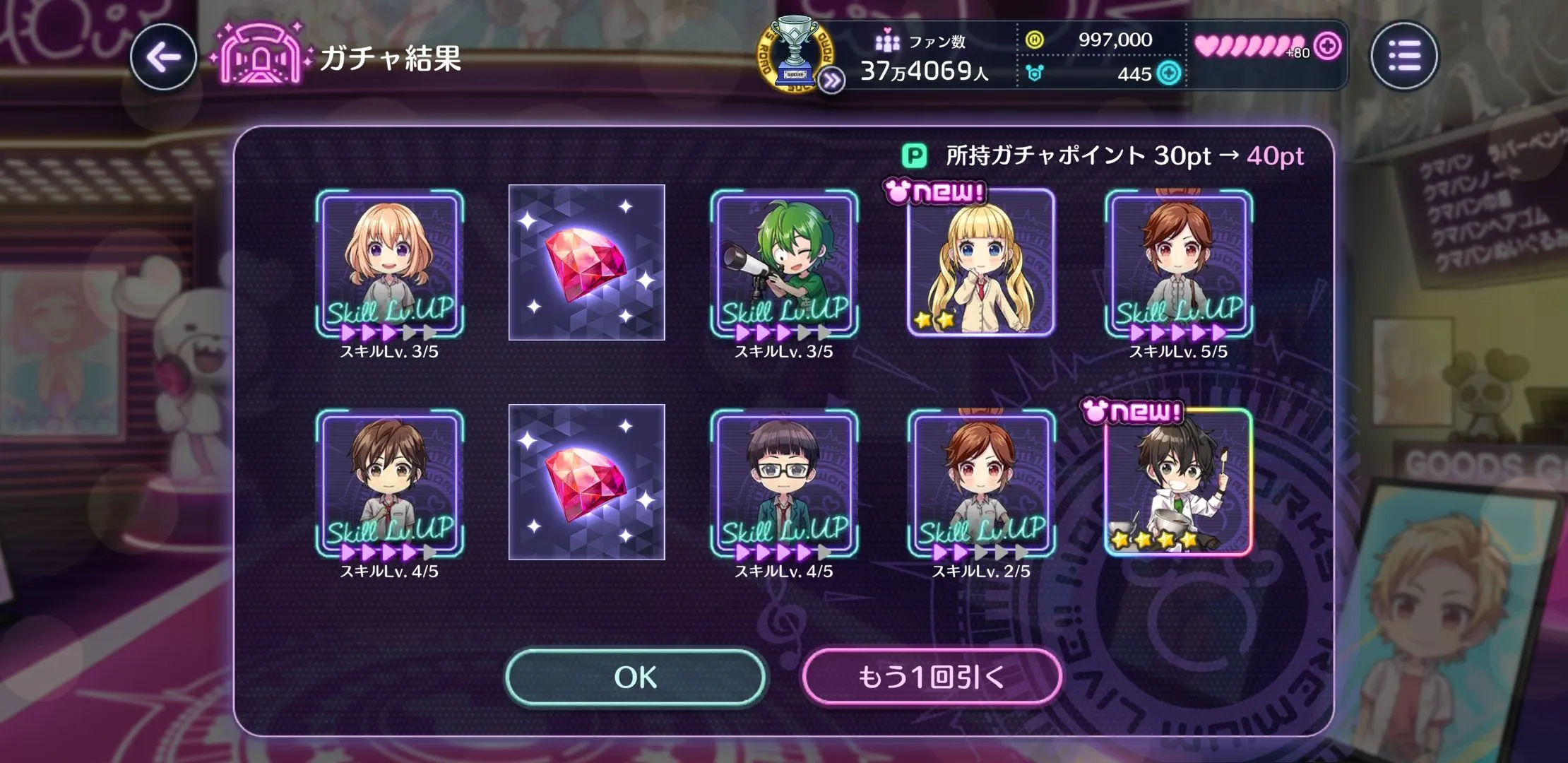Add bear currency with the teal plus button
The height and width of the screenshot is (763, 1568).
(x=1169, y=73)
